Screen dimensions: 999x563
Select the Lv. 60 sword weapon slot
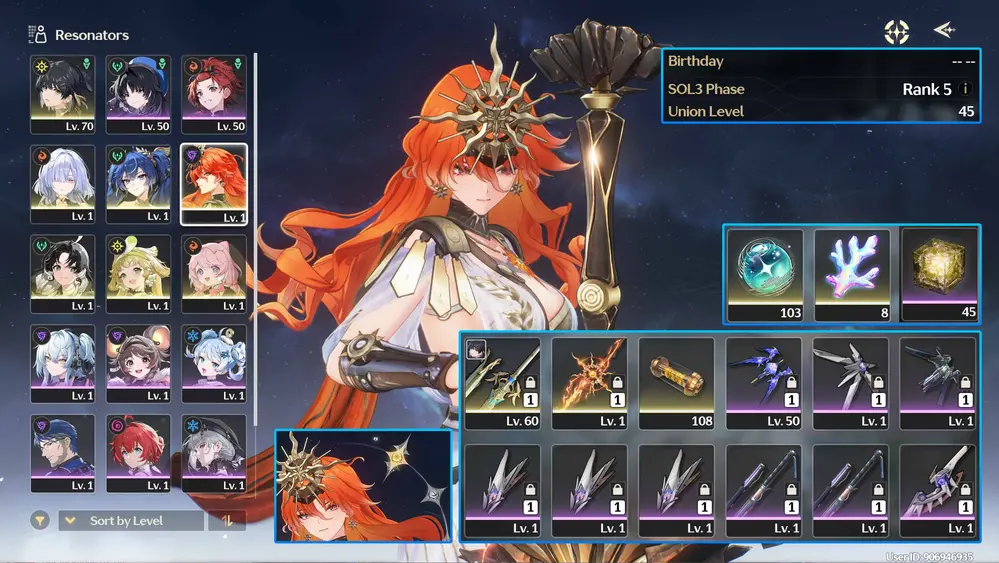(x=502, y=383)
